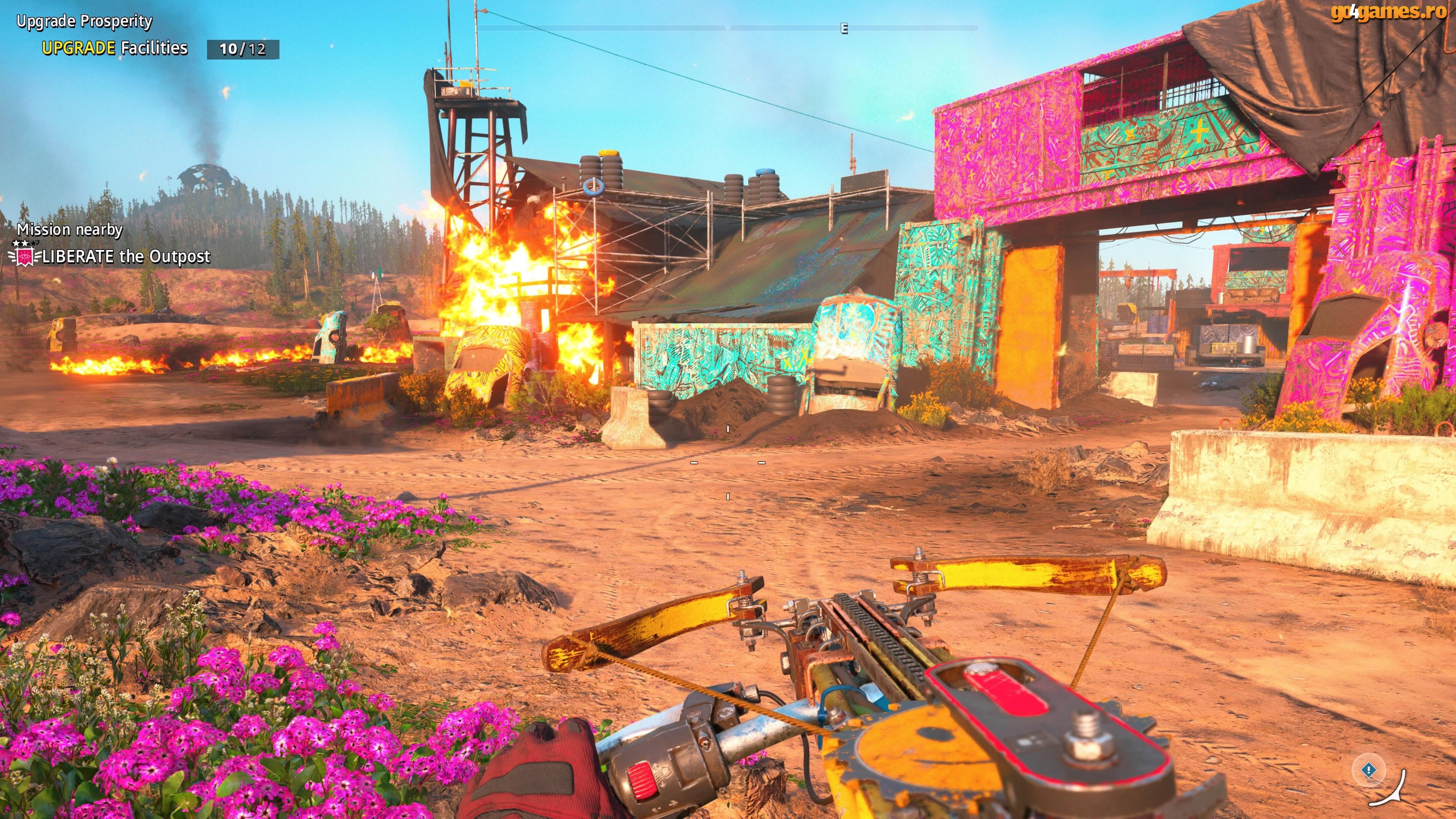Click the pink outpost mission banner icon

[x=25, y=258]
